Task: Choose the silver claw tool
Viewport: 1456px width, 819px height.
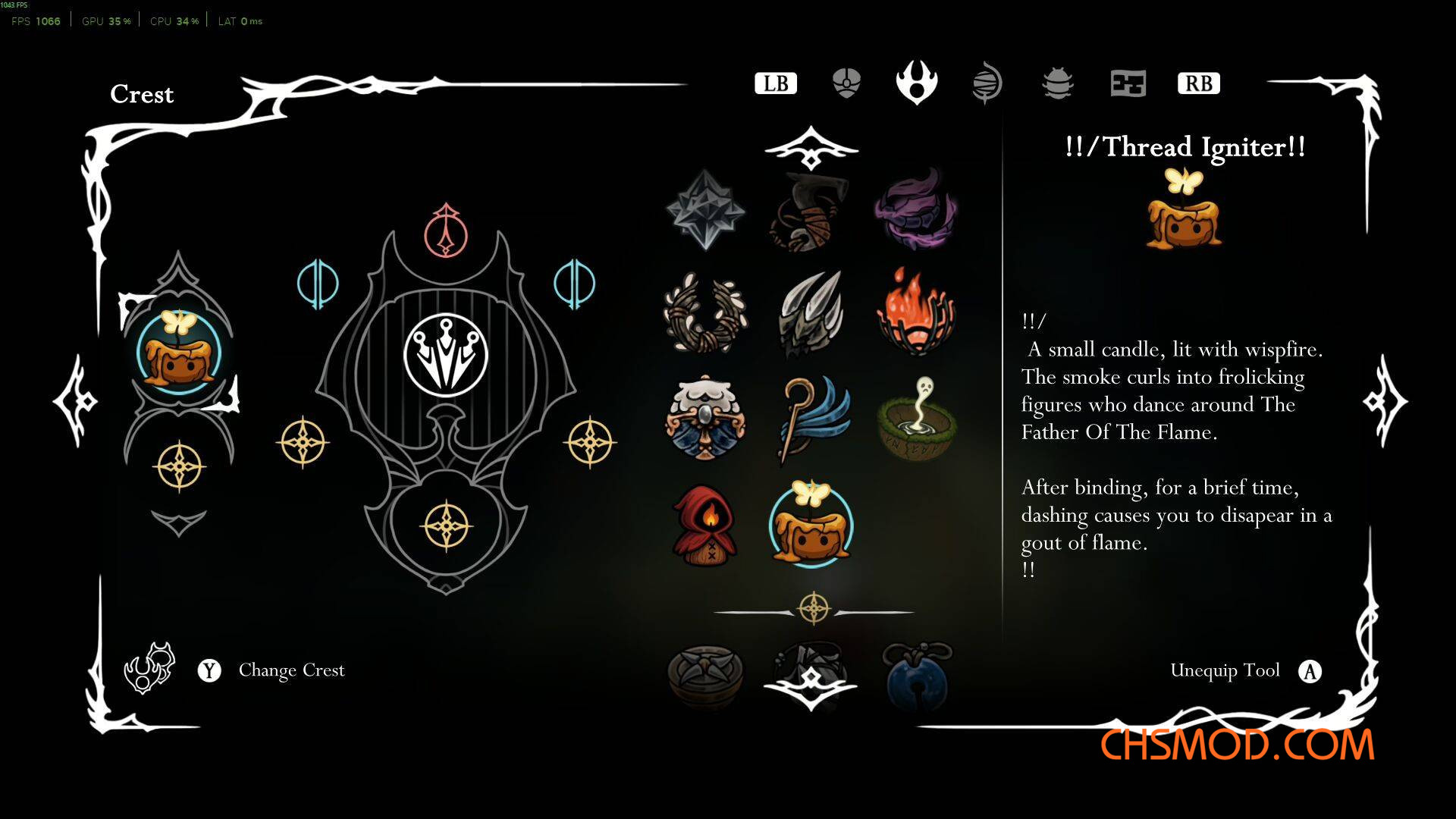Action: point(811,313)
